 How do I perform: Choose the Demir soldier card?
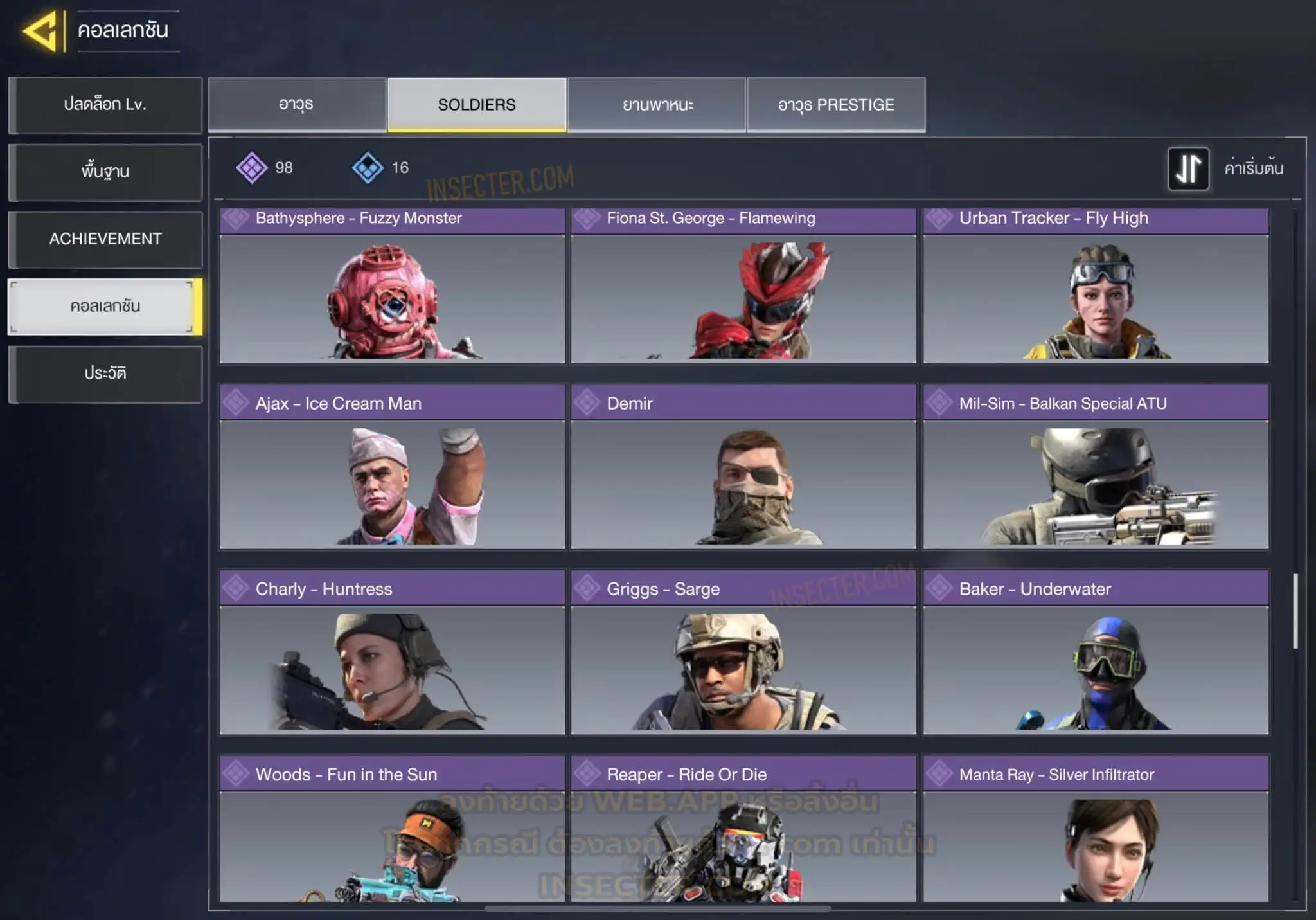743,467
